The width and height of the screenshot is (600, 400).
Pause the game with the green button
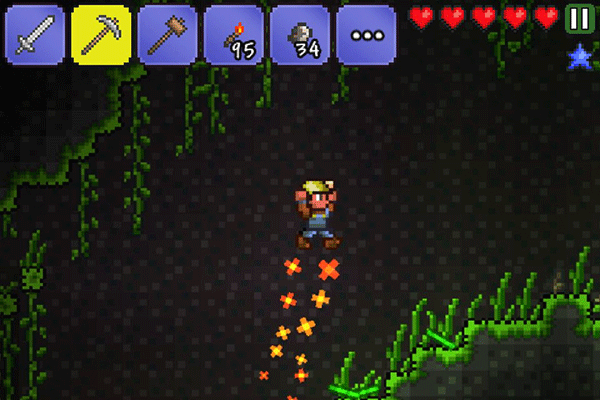(x=578, y=18)
